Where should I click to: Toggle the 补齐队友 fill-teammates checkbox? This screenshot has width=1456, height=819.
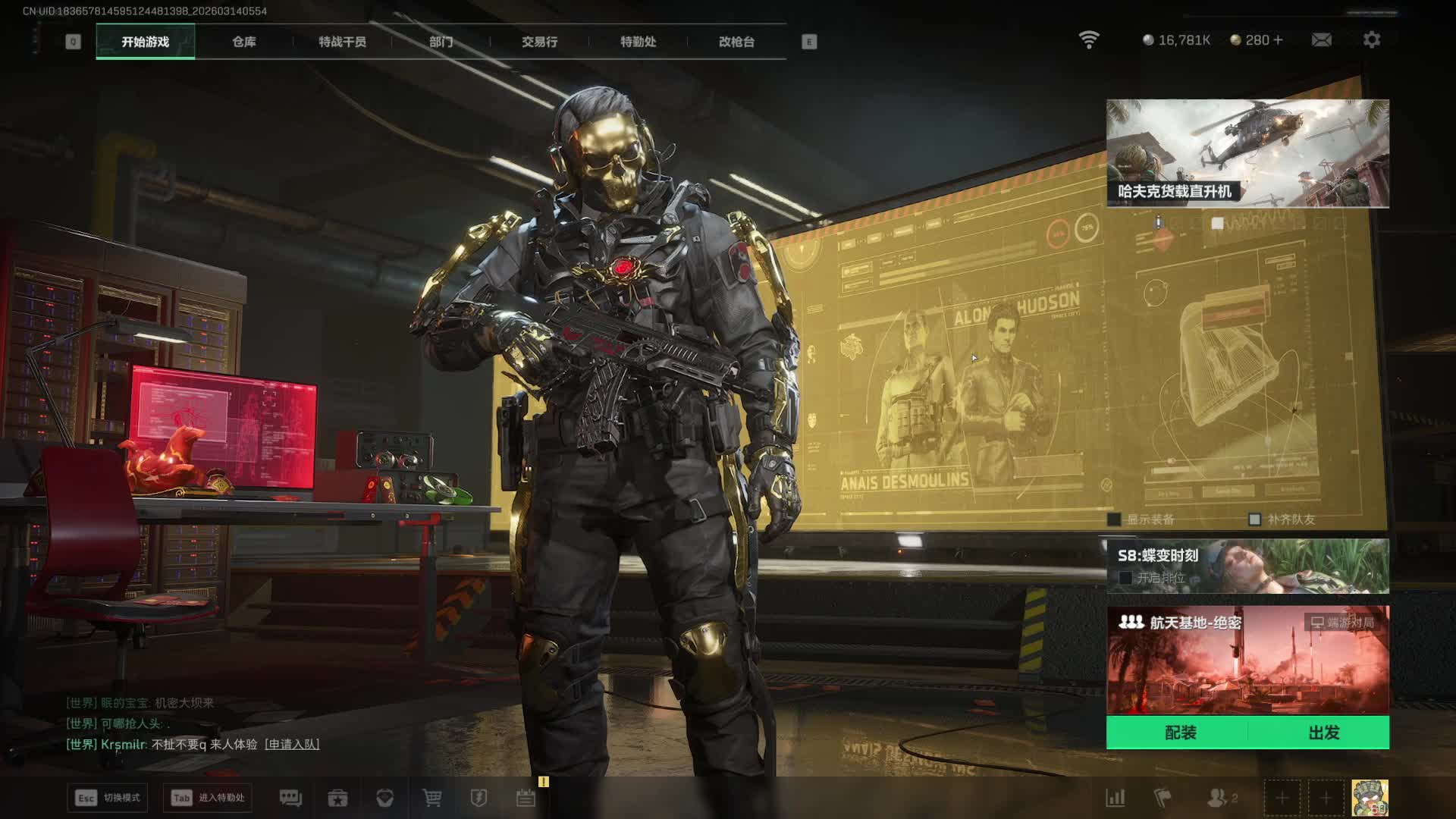[1254, 519]
